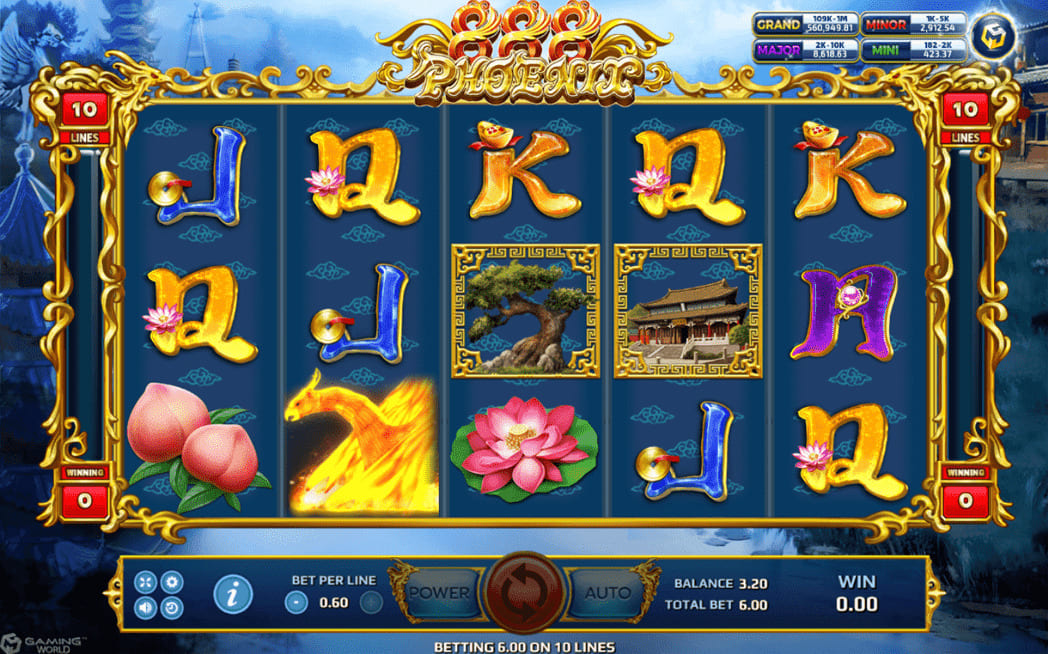Select the MINOR jackpot panel
The height and width of the screenshot is (654, 1048).
(x=913, y=24)
